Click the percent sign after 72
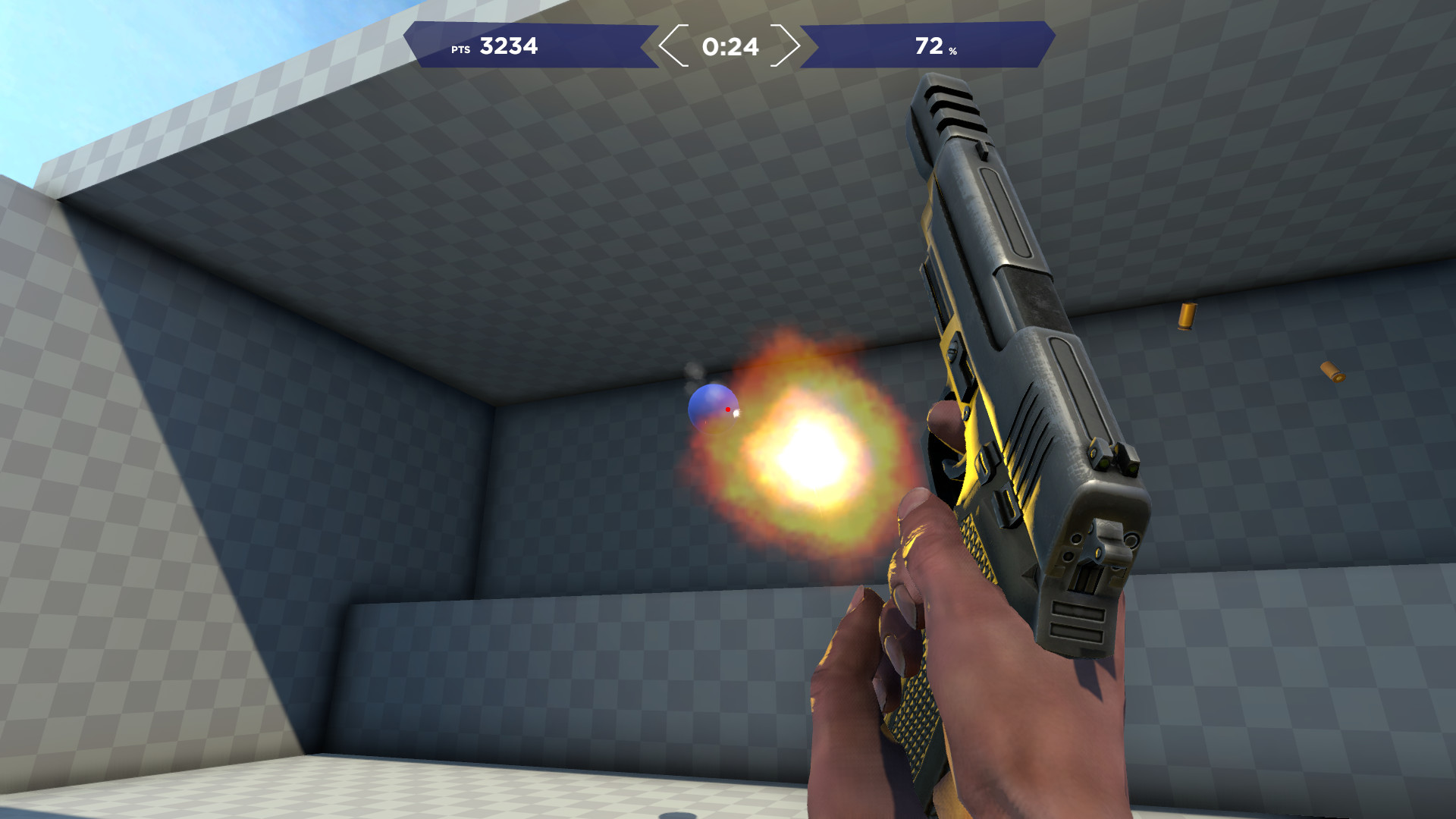Viewport: 1456px width, 819px height. point(952,52)
